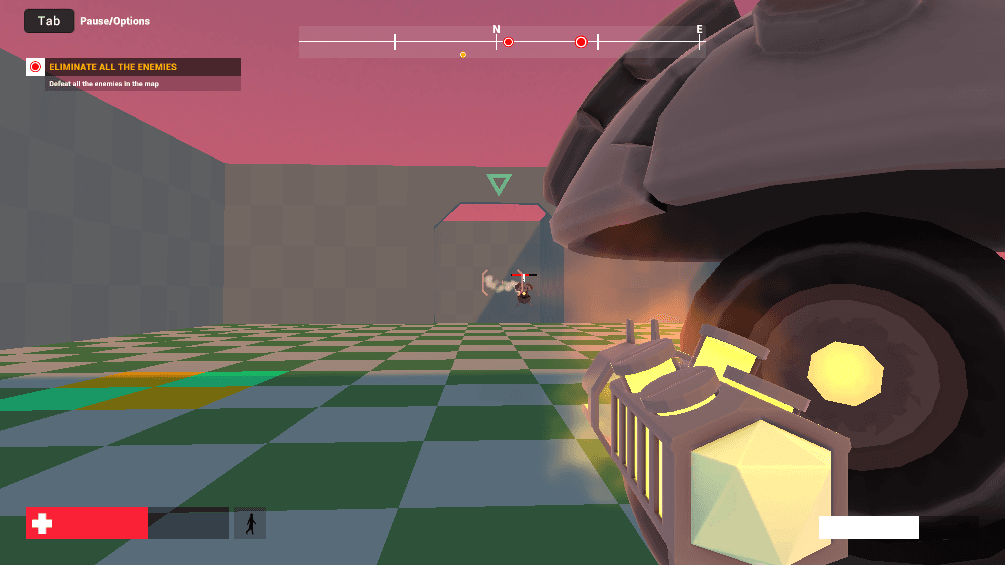Select the large red enemy compass marker

(x=581, y=42)
